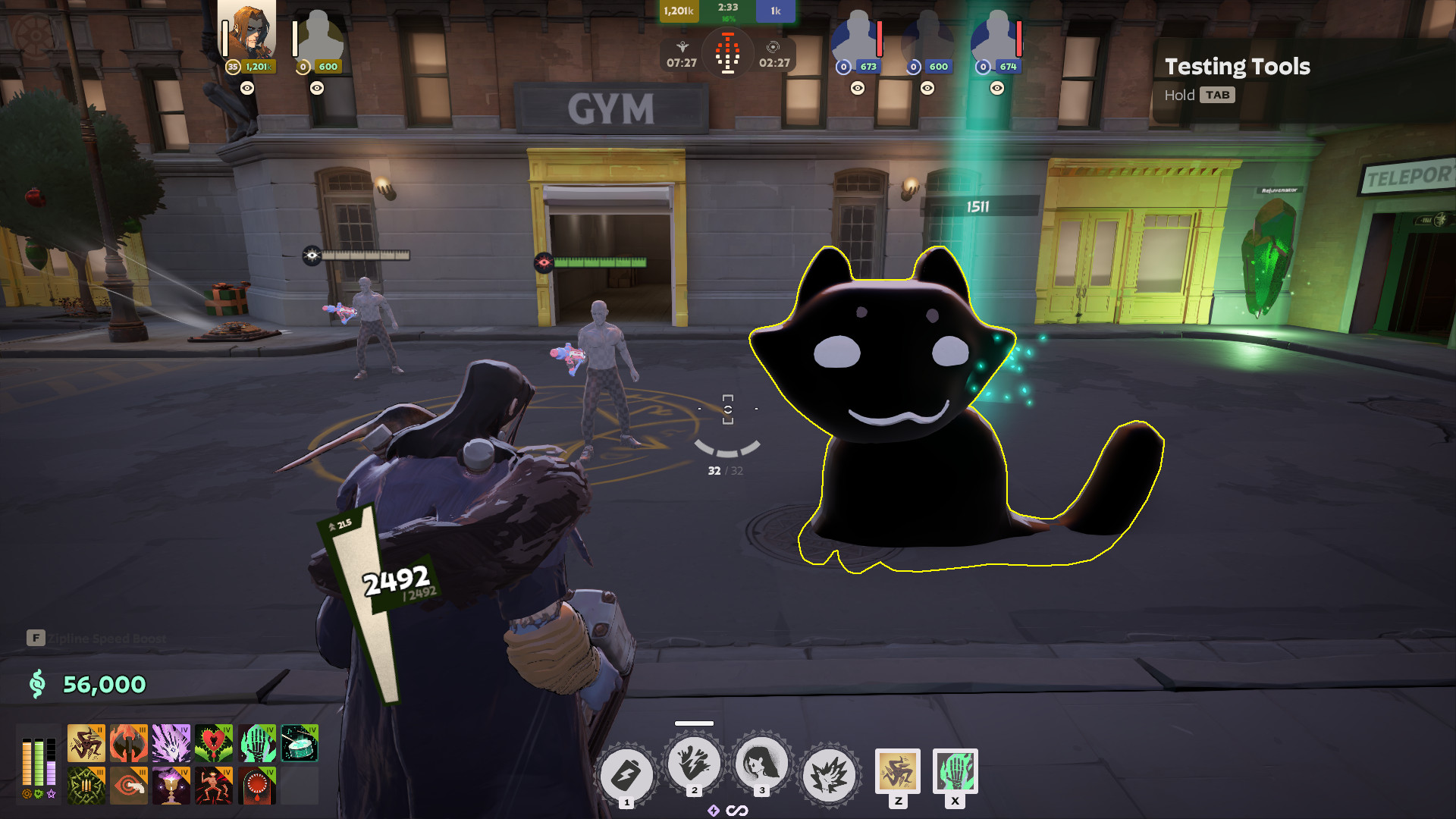Activate the crying woman ability on slot 3
Viewport: 1456px width, 819px height.
pyautogui.click(x=761, y=763)
